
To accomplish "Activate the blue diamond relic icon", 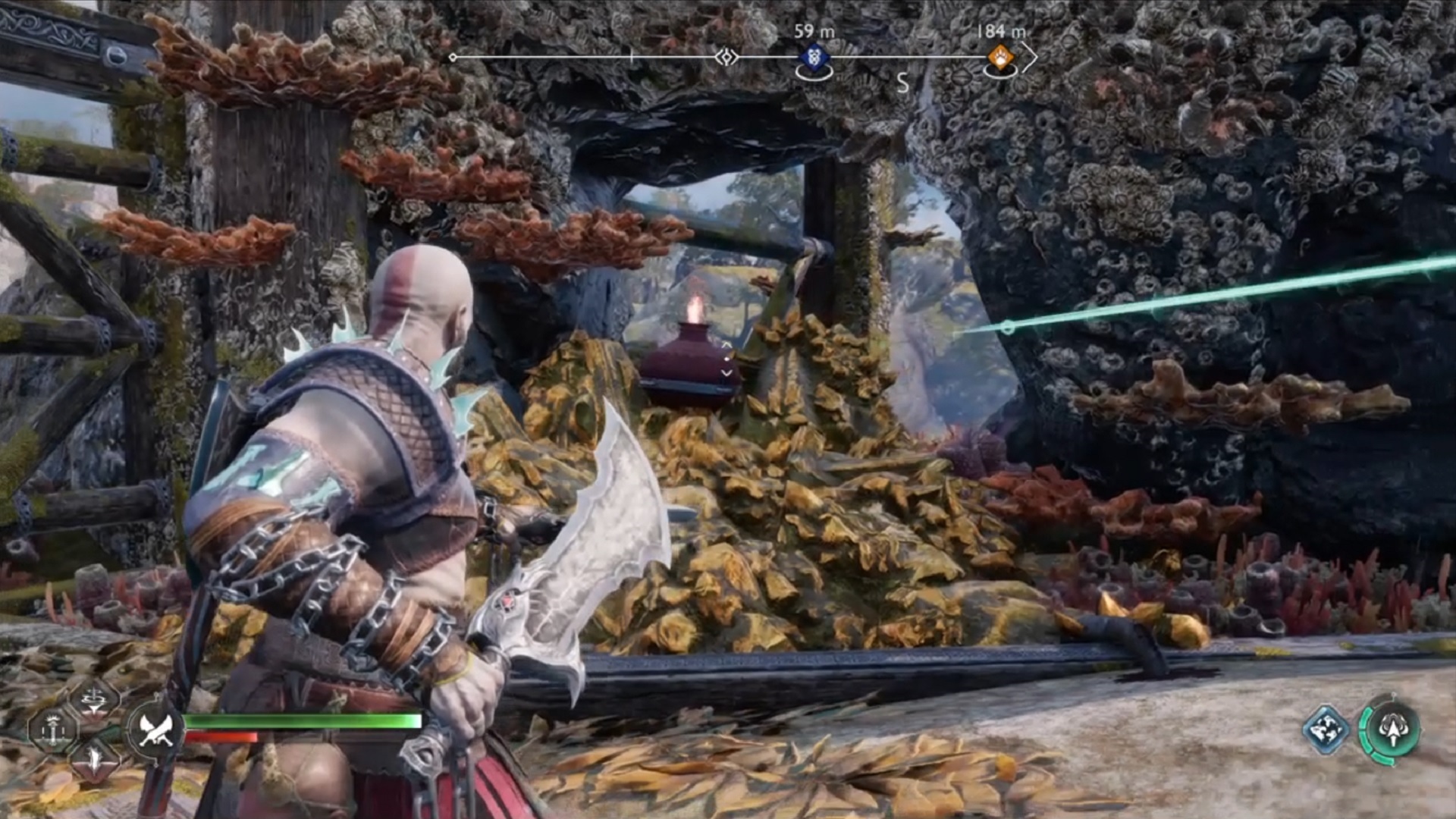I will point(1326,730).
